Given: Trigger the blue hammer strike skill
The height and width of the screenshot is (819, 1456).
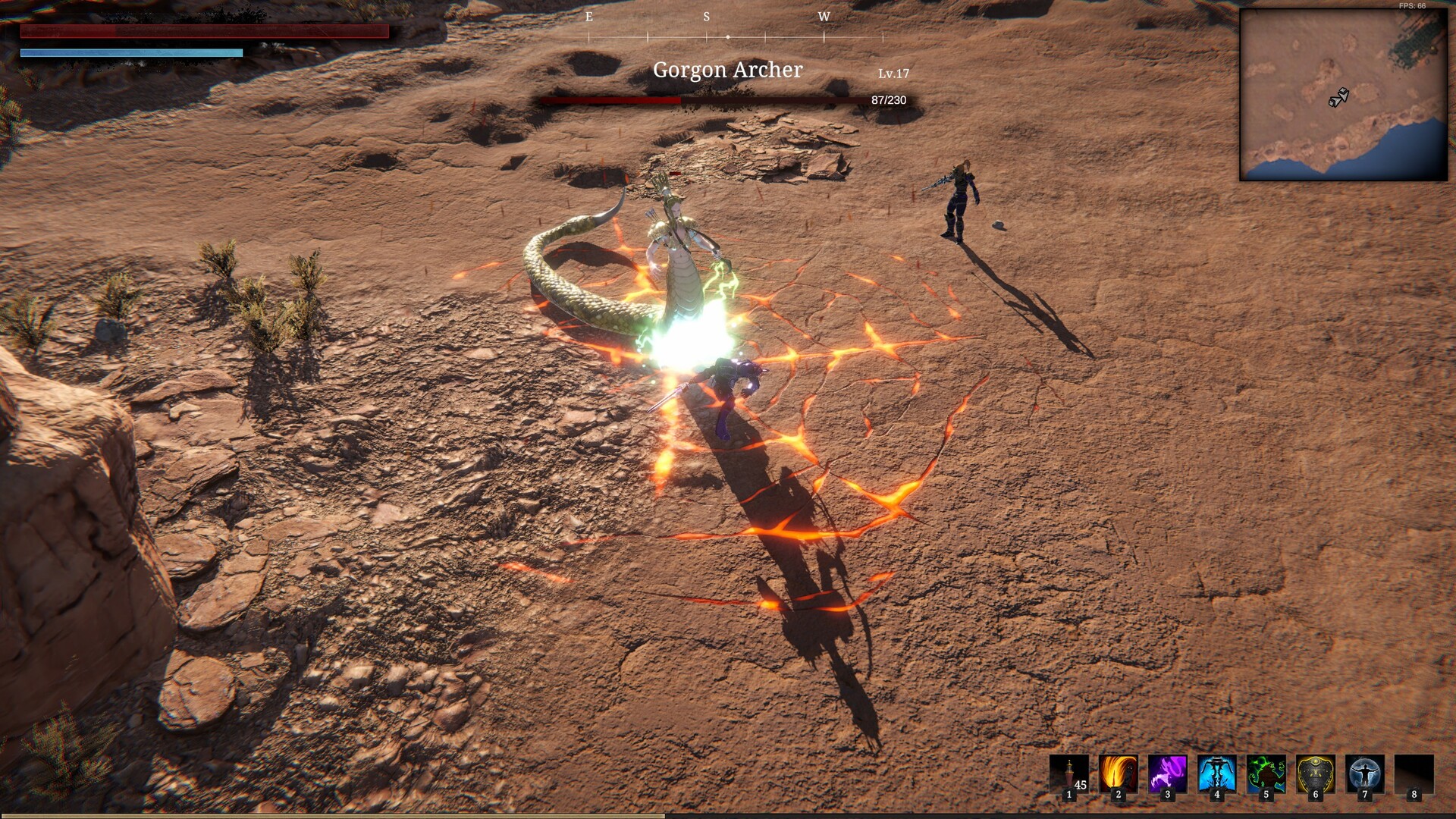Looking at the screenshot, I should point(1217,774).
